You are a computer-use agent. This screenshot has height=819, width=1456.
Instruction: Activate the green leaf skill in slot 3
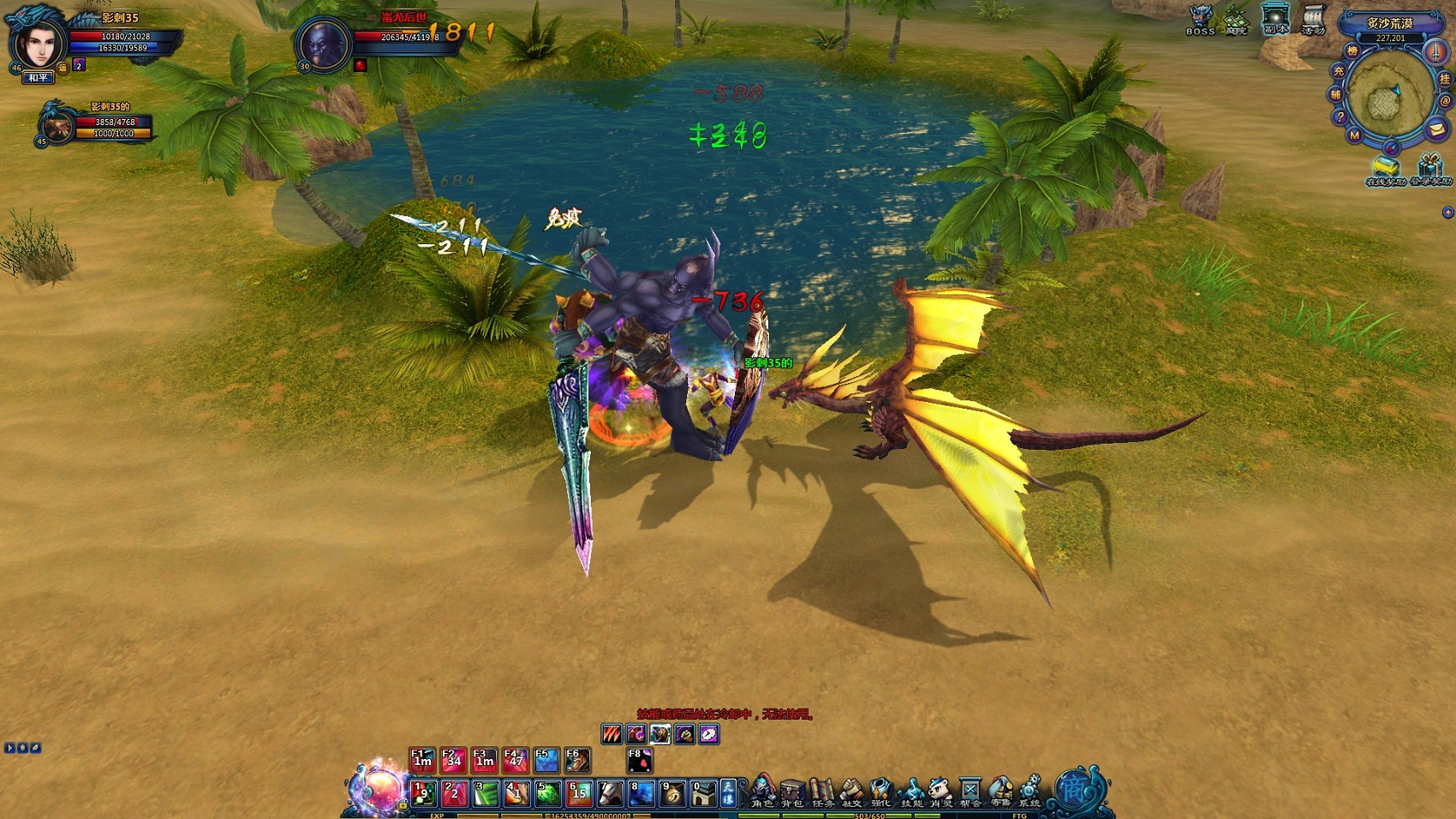click(485, 794)
